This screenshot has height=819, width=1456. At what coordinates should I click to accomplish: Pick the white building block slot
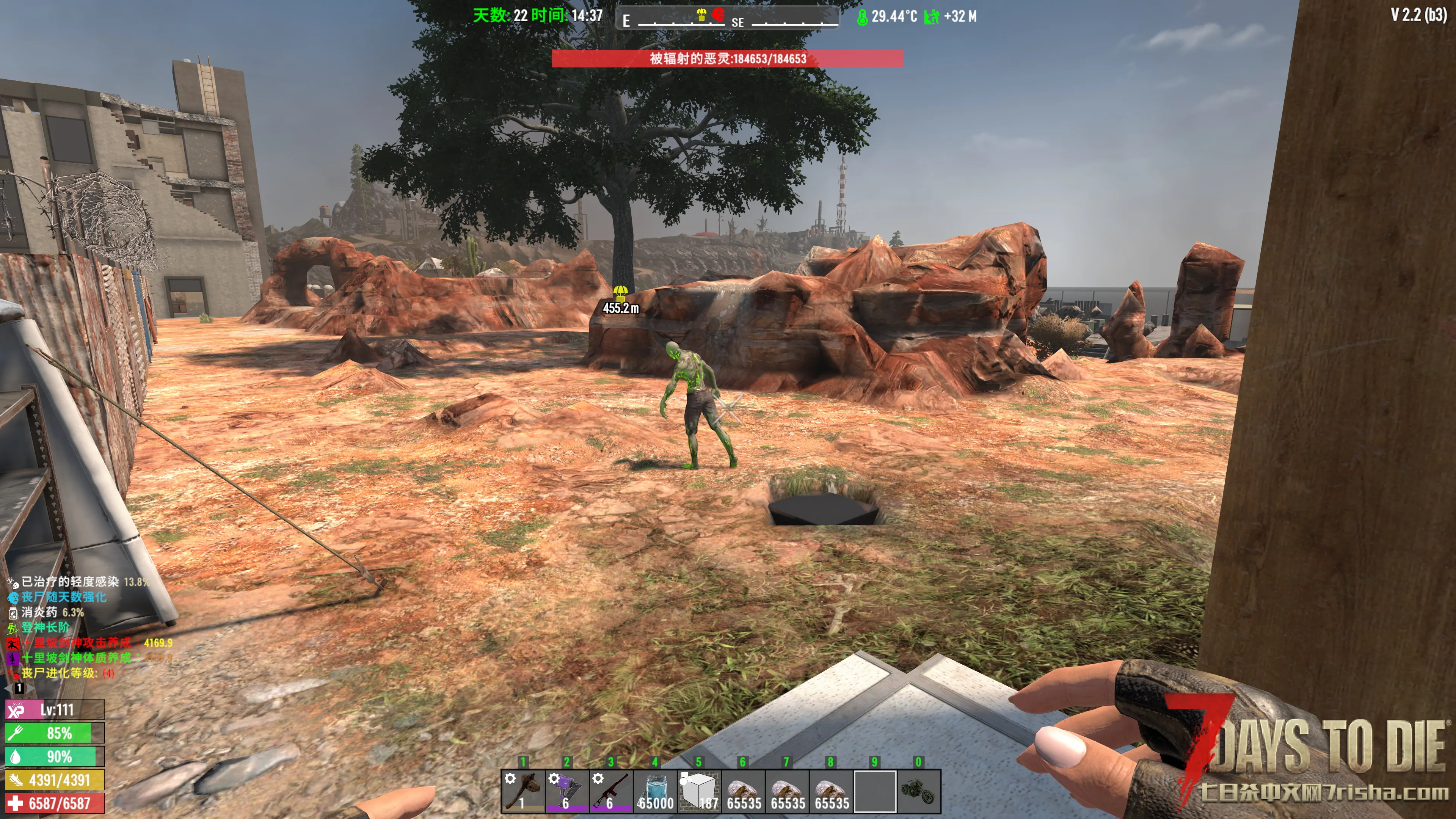point(699,791)
